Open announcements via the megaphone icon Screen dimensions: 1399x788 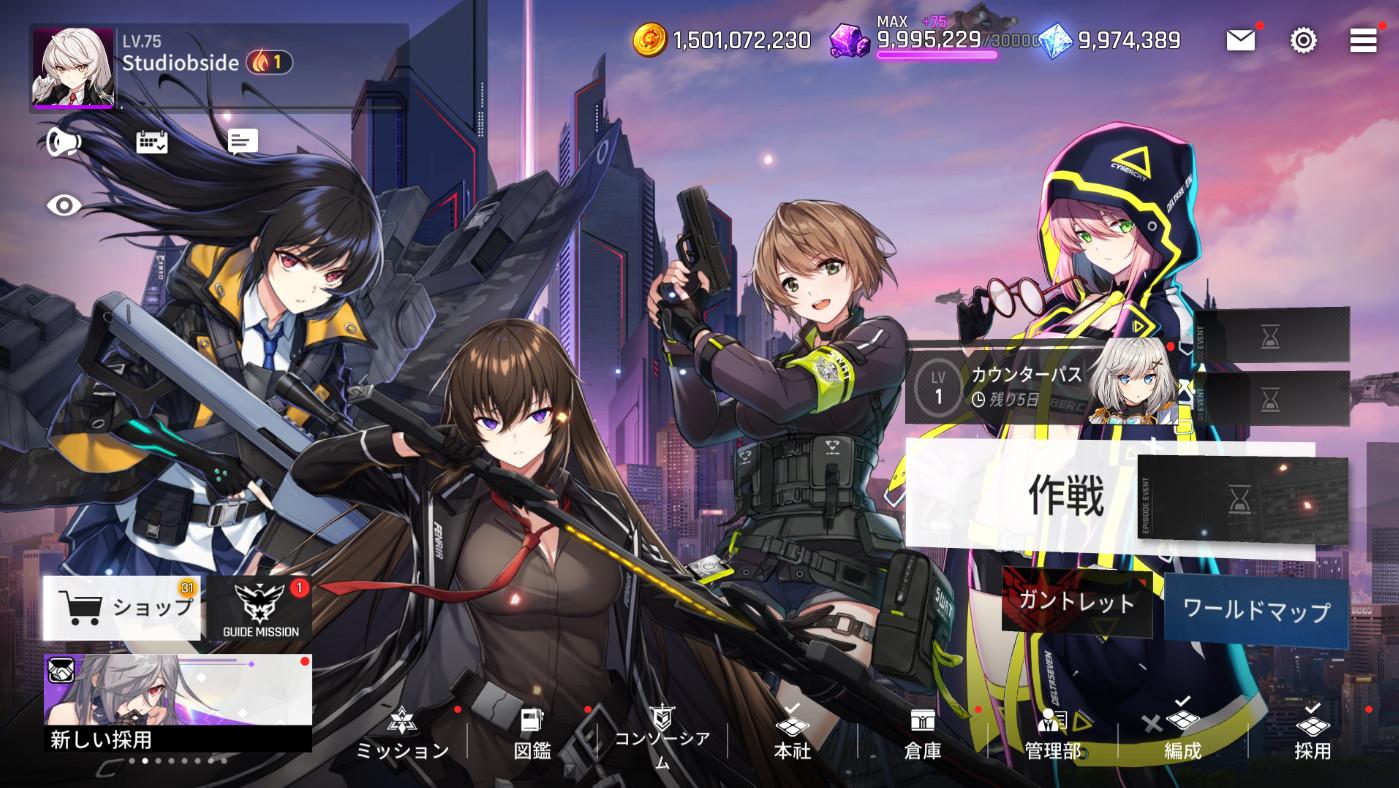tap(64, 141)
